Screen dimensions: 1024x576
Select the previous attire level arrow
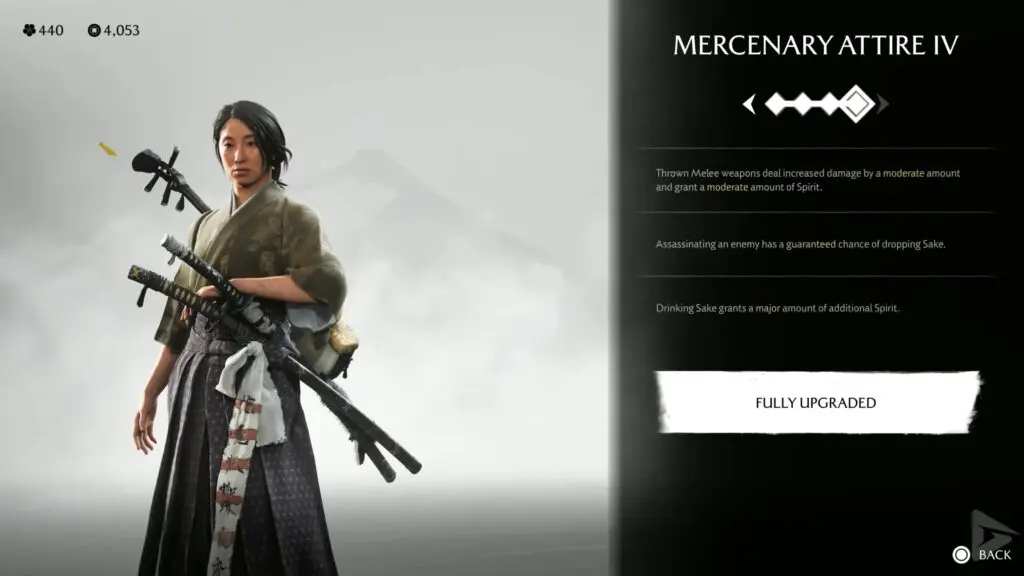click(749, 104)
